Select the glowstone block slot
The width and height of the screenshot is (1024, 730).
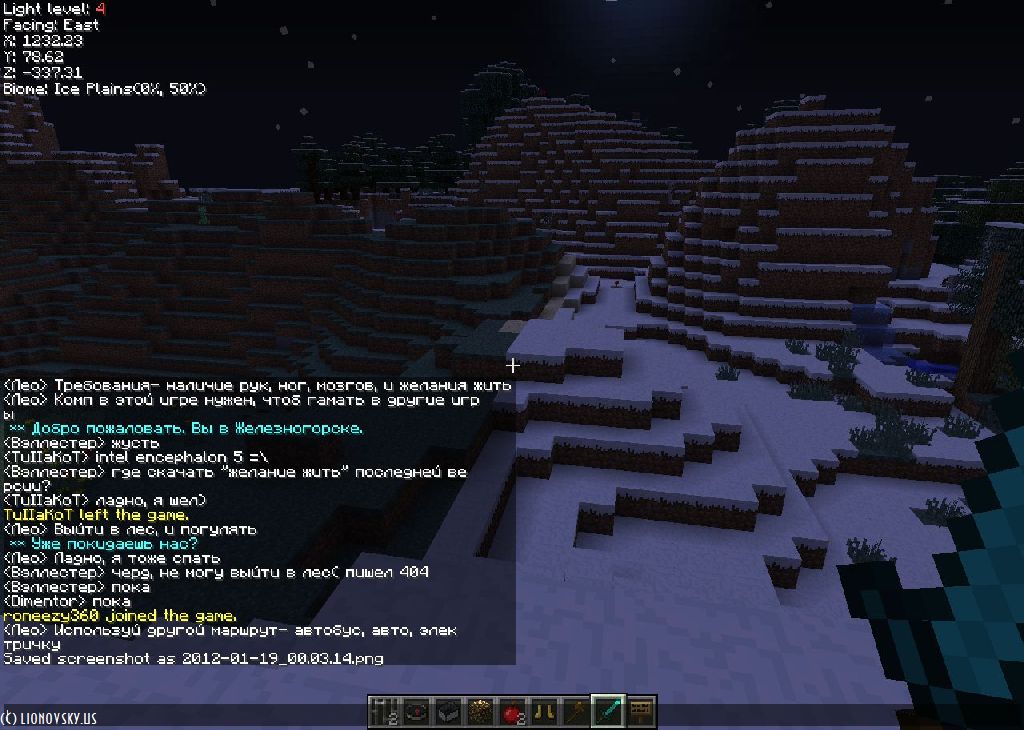[479, 711]
